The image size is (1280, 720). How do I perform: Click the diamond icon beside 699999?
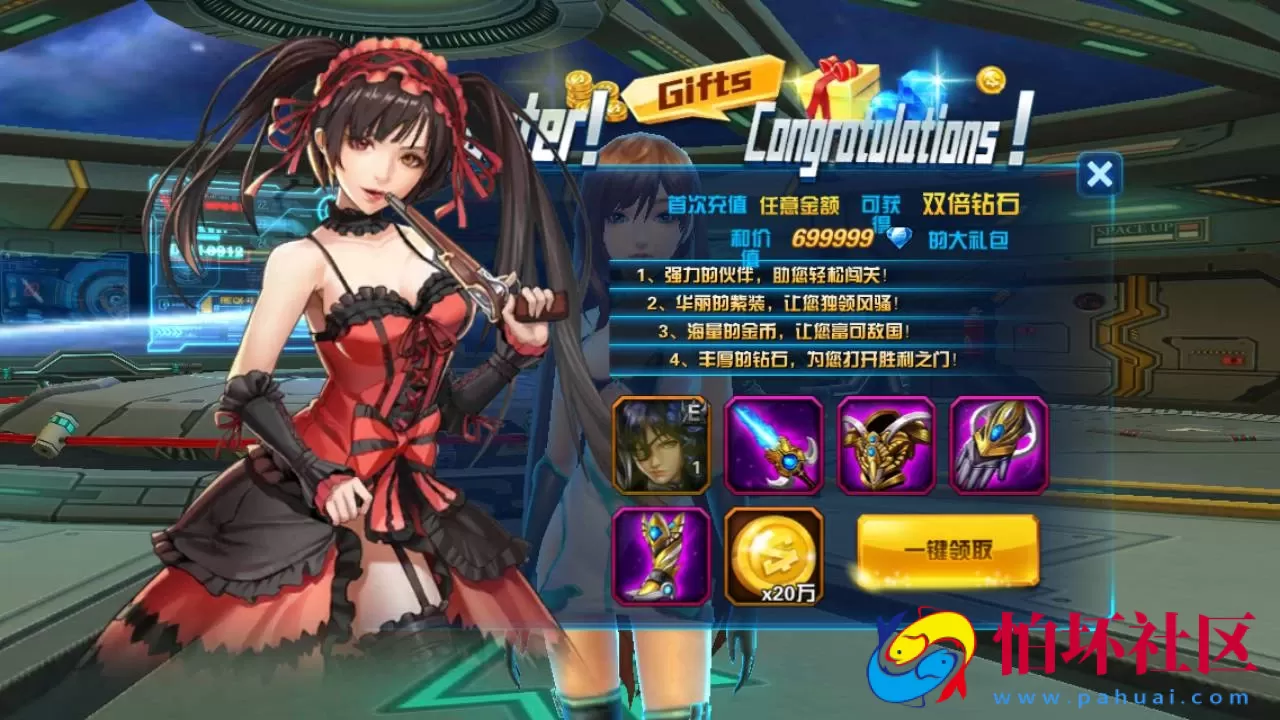pos(898,240)
